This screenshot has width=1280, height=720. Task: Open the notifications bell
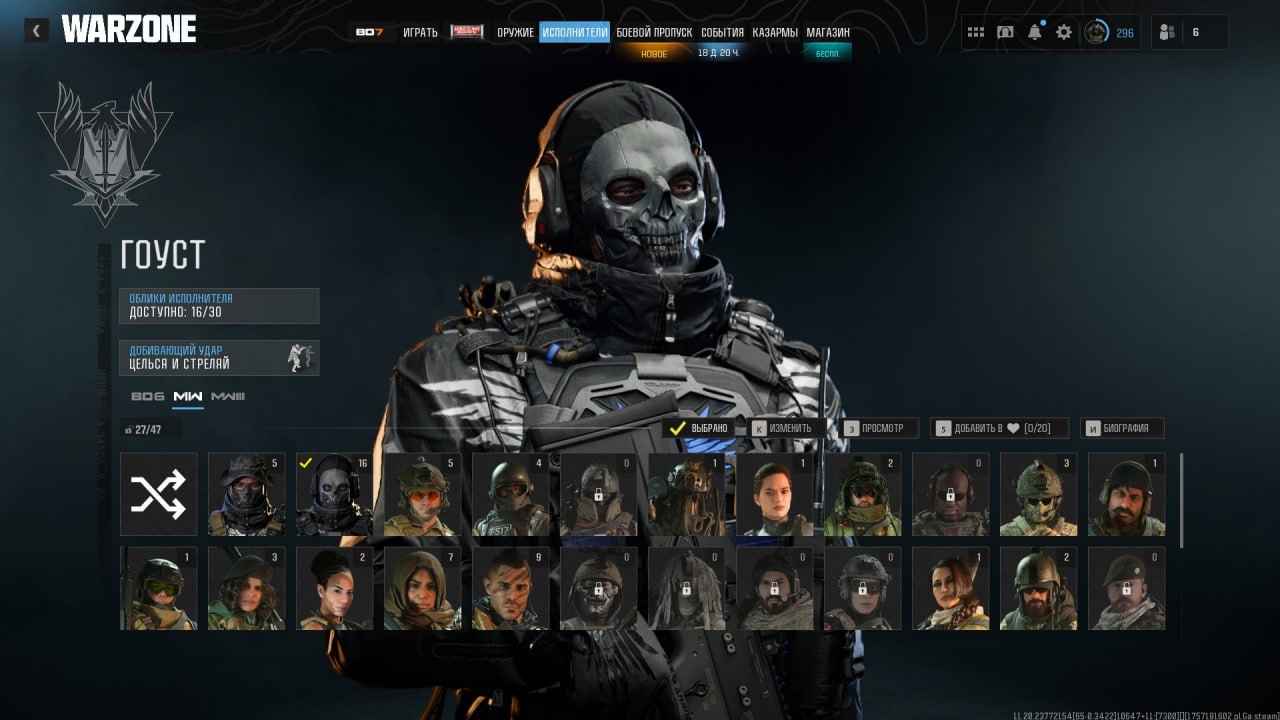pos(1034,32)
